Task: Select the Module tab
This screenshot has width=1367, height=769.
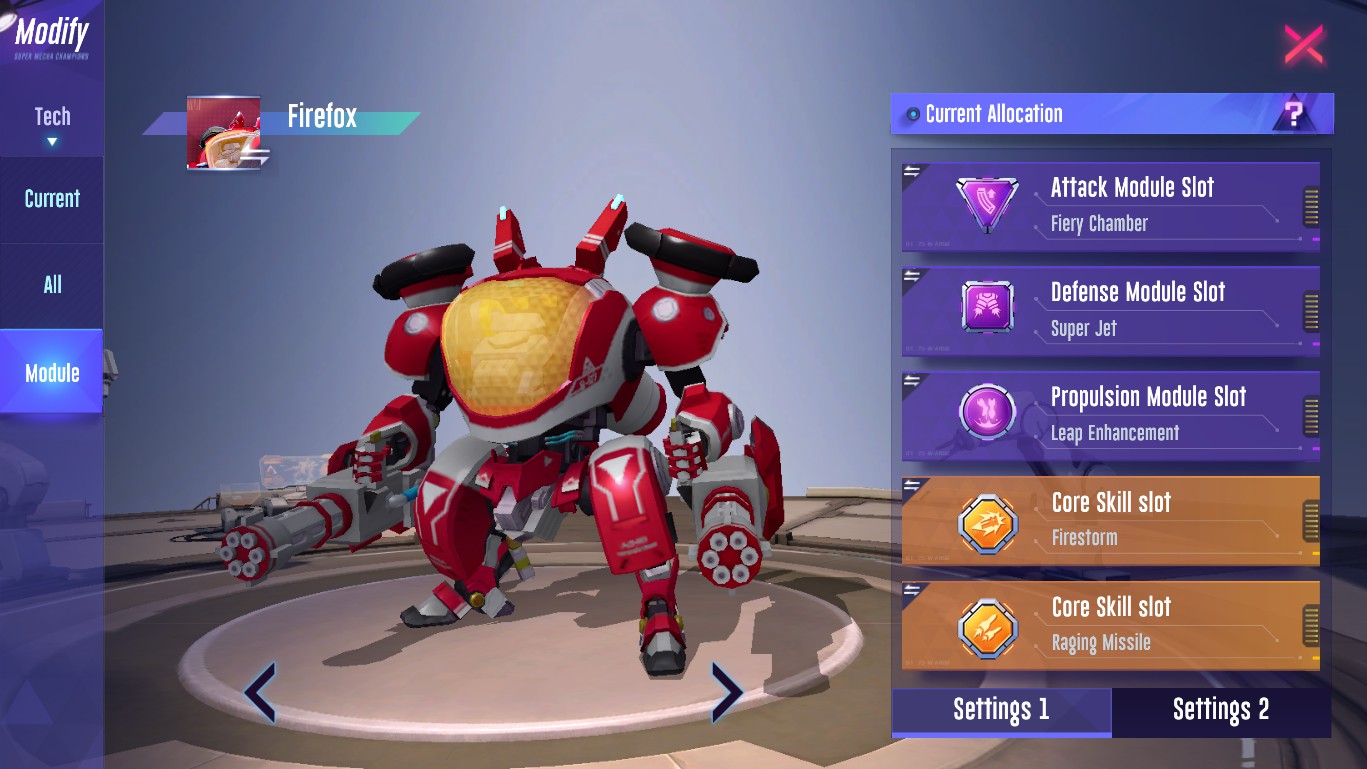Action: (52, 373)
